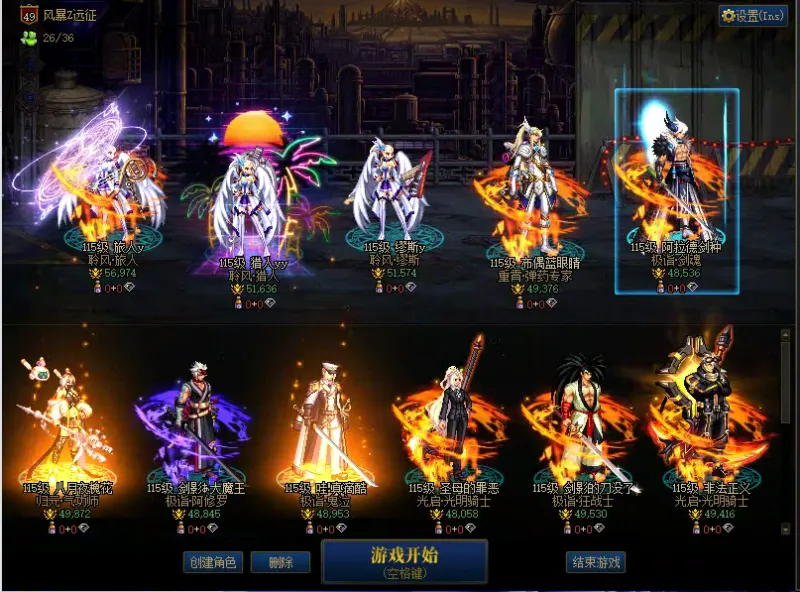Open the 设置 settings menu
Screen dimensions: 800x592
(753, 15)
